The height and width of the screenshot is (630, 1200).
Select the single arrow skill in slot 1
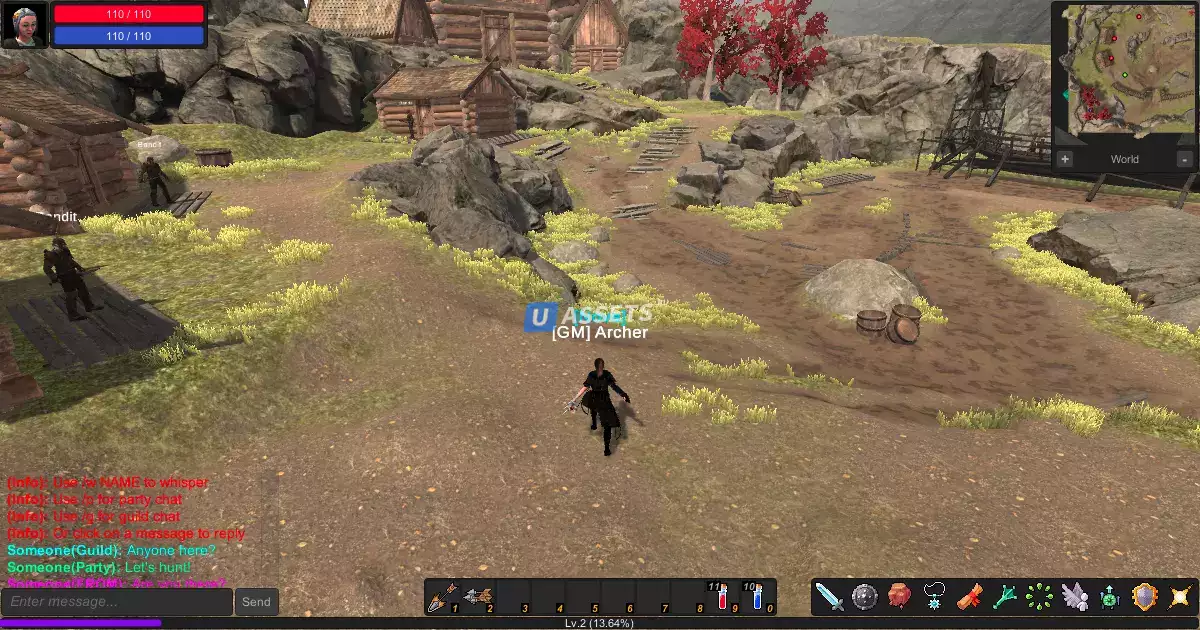[442, 597]
